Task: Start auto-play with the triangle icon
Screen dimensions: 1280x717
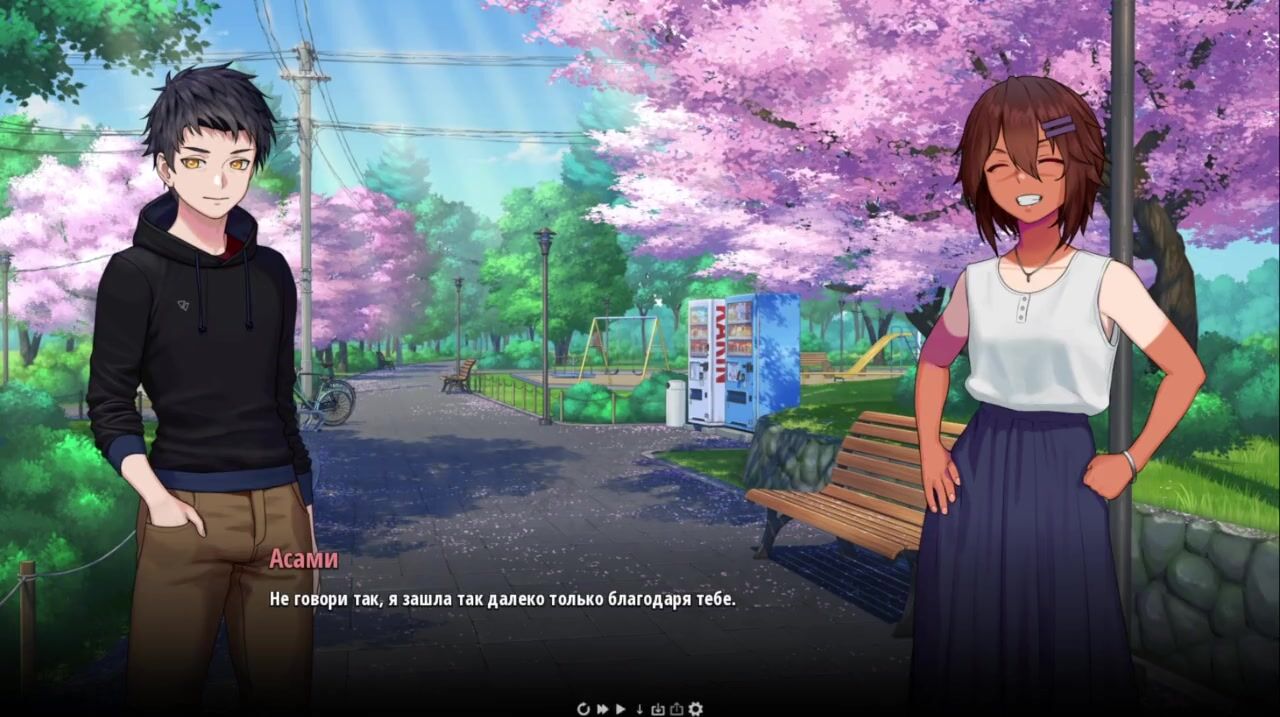Action: point(621,709)
